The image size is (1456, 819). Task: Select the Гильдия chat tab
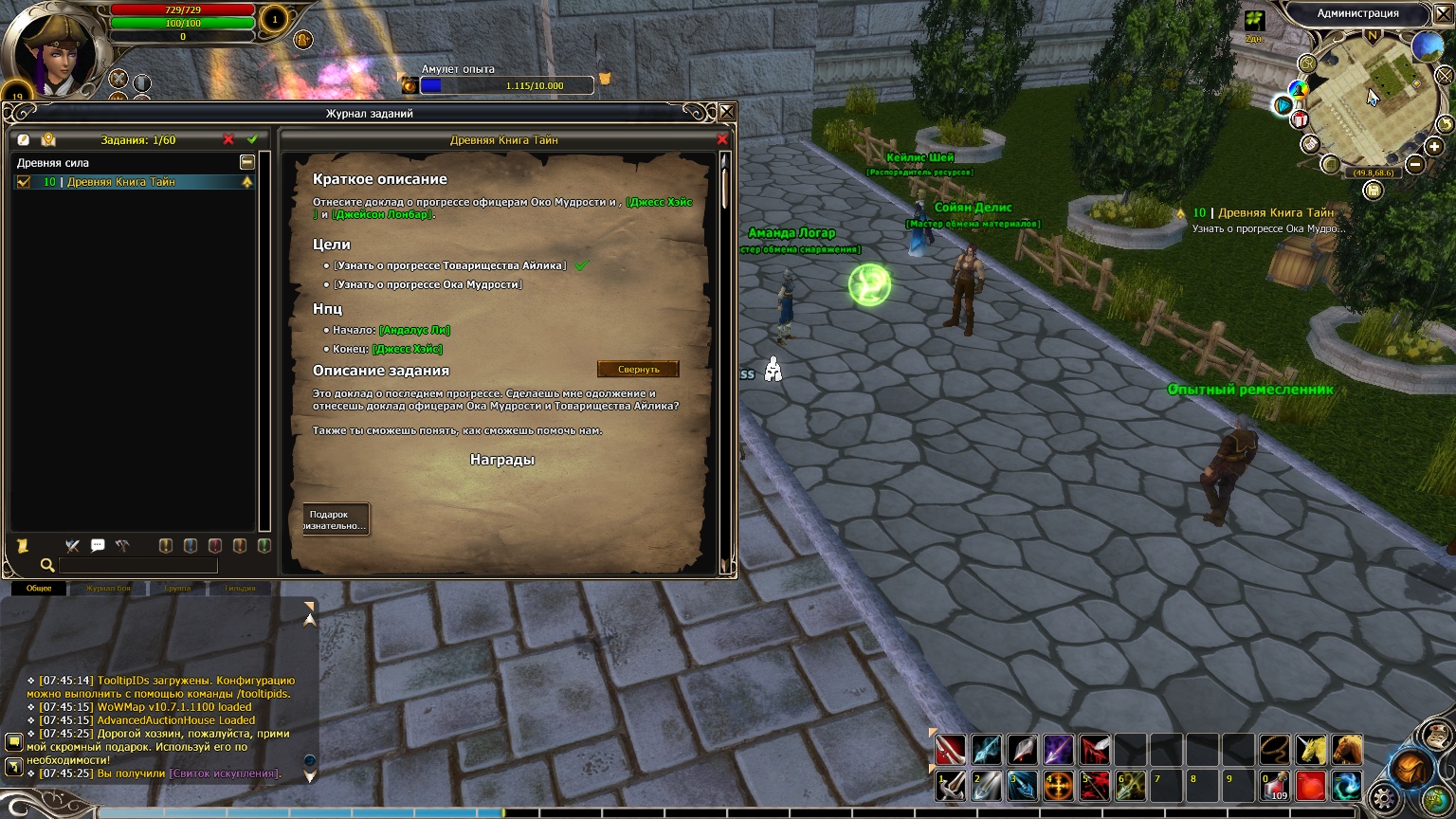[x=240, y=589]
